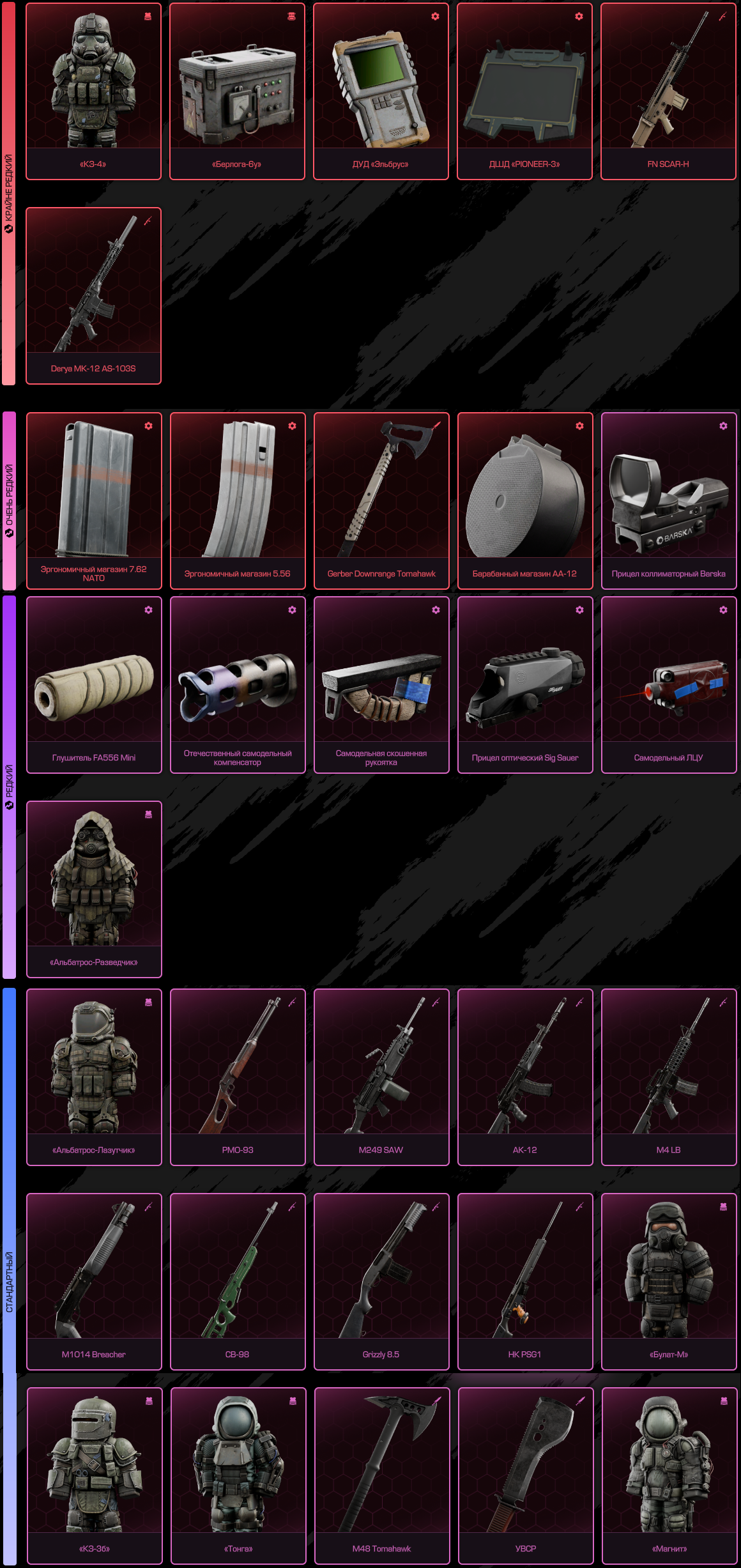Select the ДШД «PIONEER-3» card
741x1568 pixels.
524,91
